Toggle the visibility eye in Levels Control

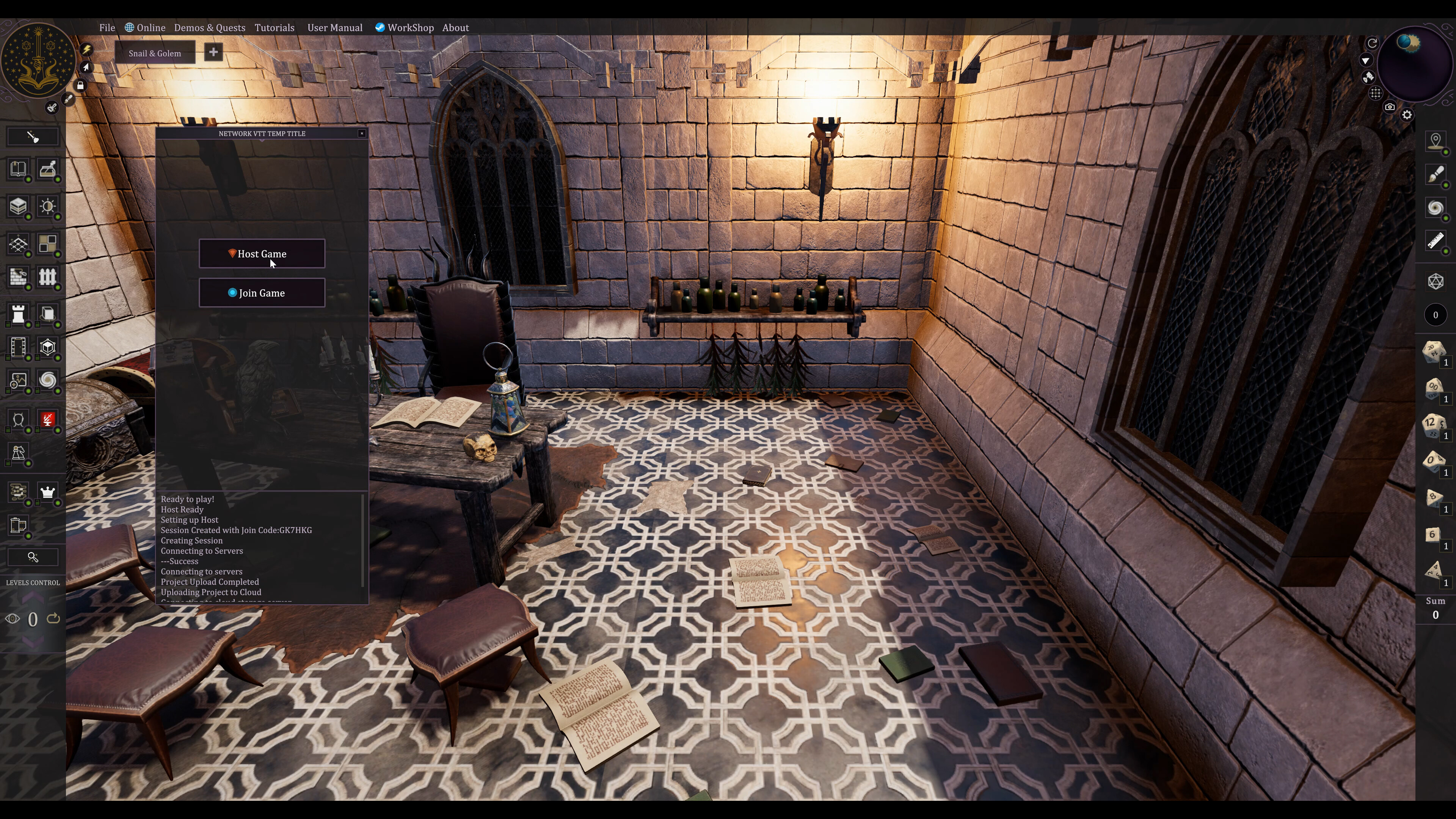point(13,619)
